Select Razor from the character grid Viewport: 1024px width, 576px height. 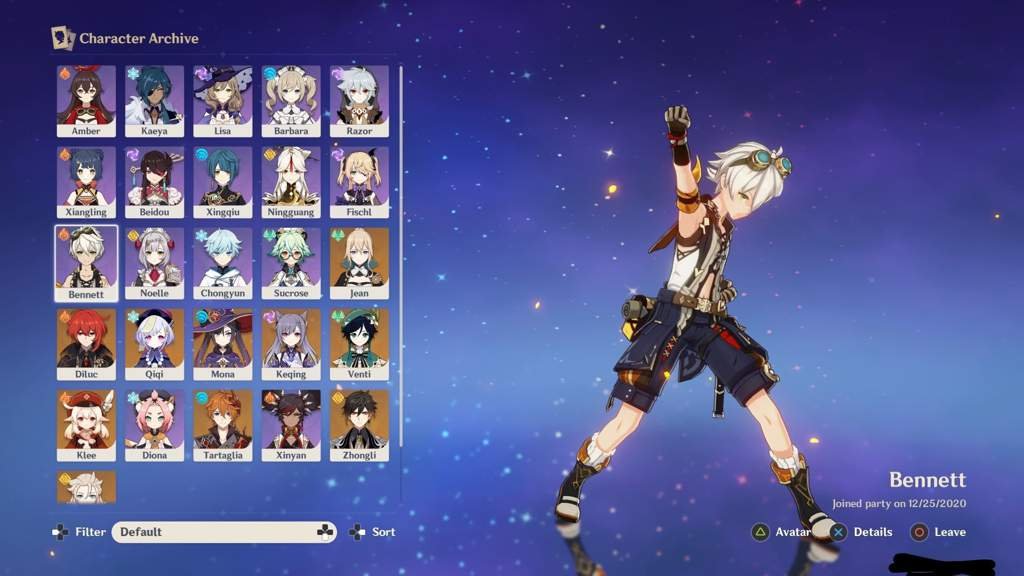coord(359,98)
